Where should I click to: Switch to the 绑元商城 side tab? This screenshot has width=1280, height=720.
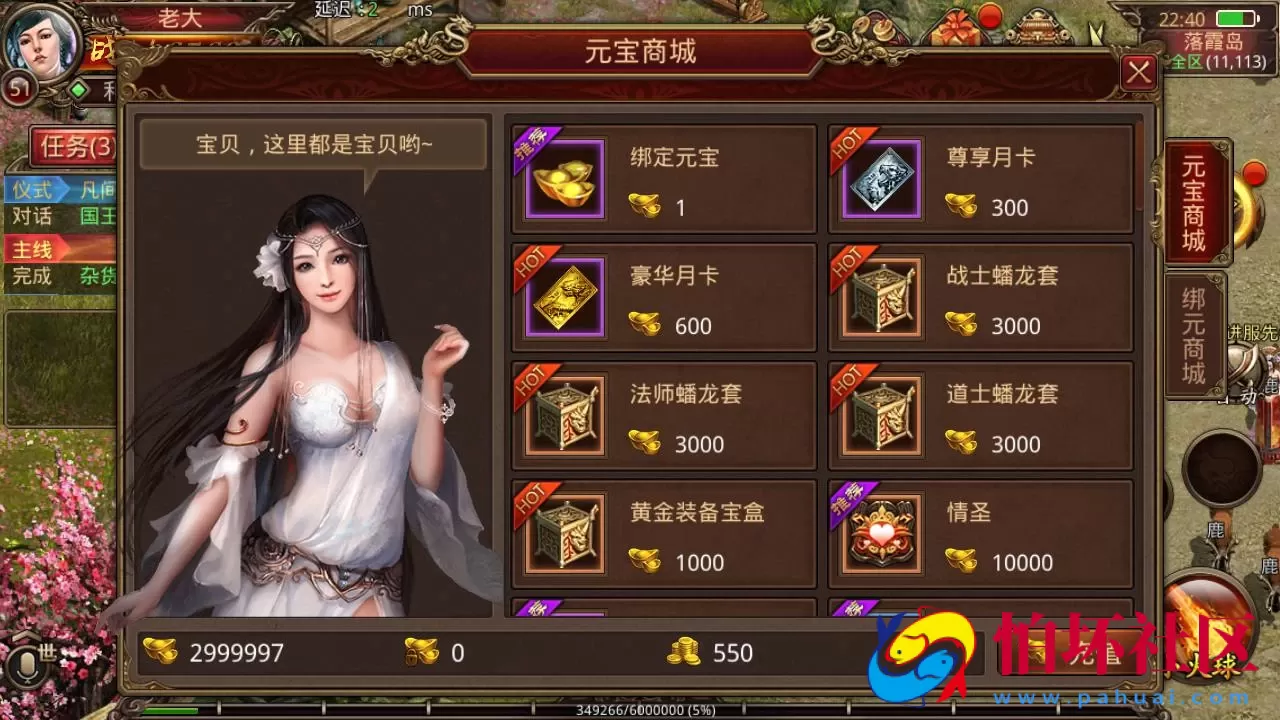[1196, 332]
